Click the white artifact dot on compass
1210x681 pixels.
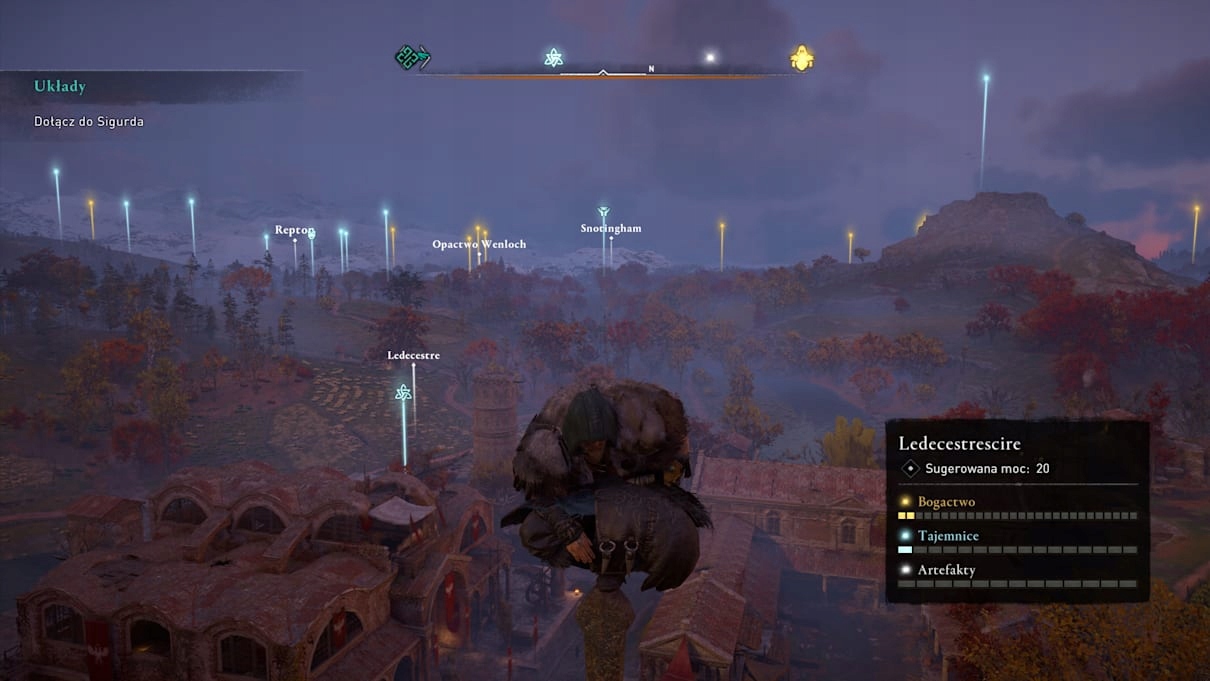tap(710, 58)
